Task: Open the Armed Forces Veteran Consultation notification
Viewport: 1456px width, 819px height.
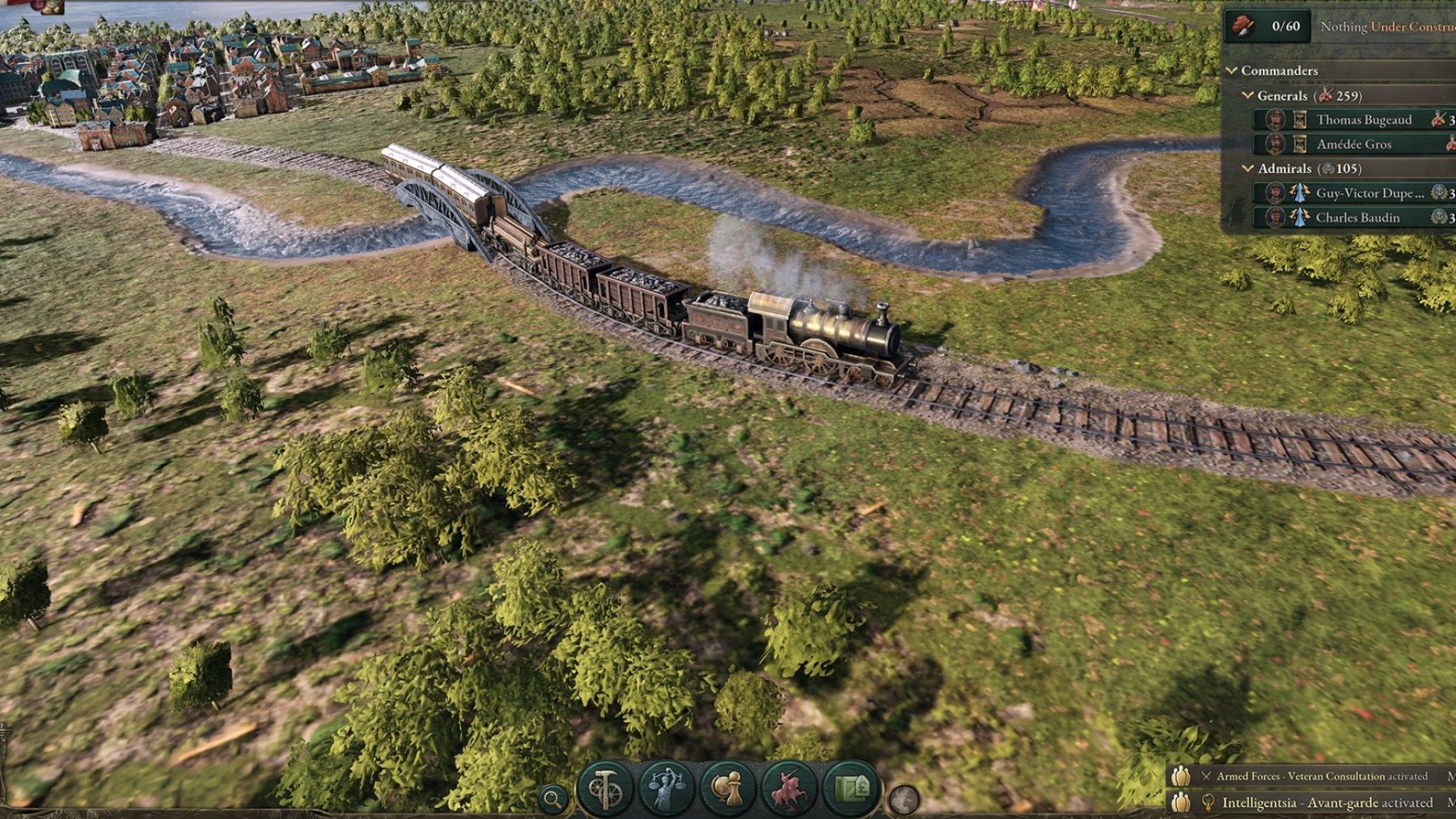Action: 1321,776
